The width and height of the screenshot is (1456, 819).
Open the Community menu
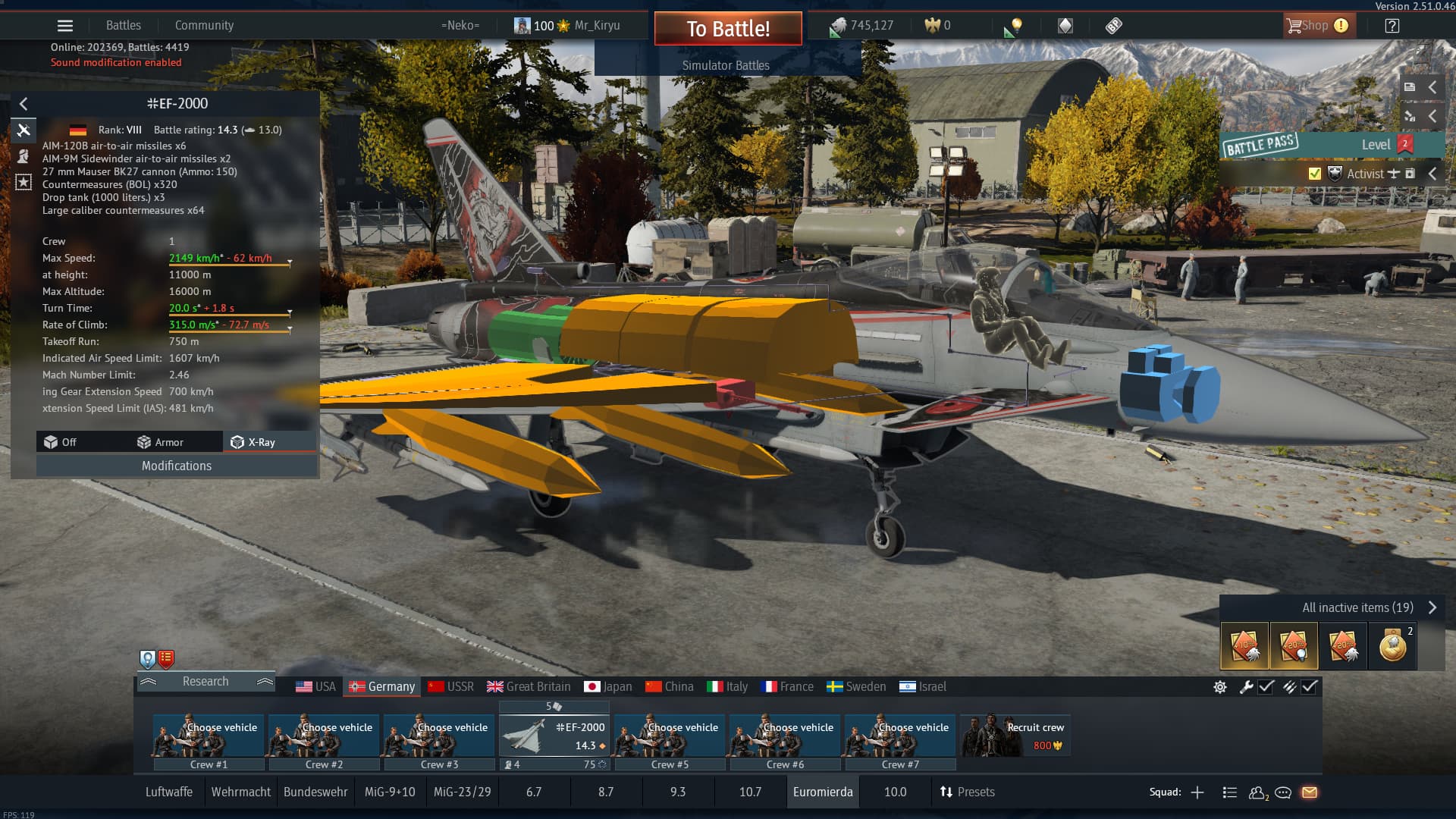point(204,26)
